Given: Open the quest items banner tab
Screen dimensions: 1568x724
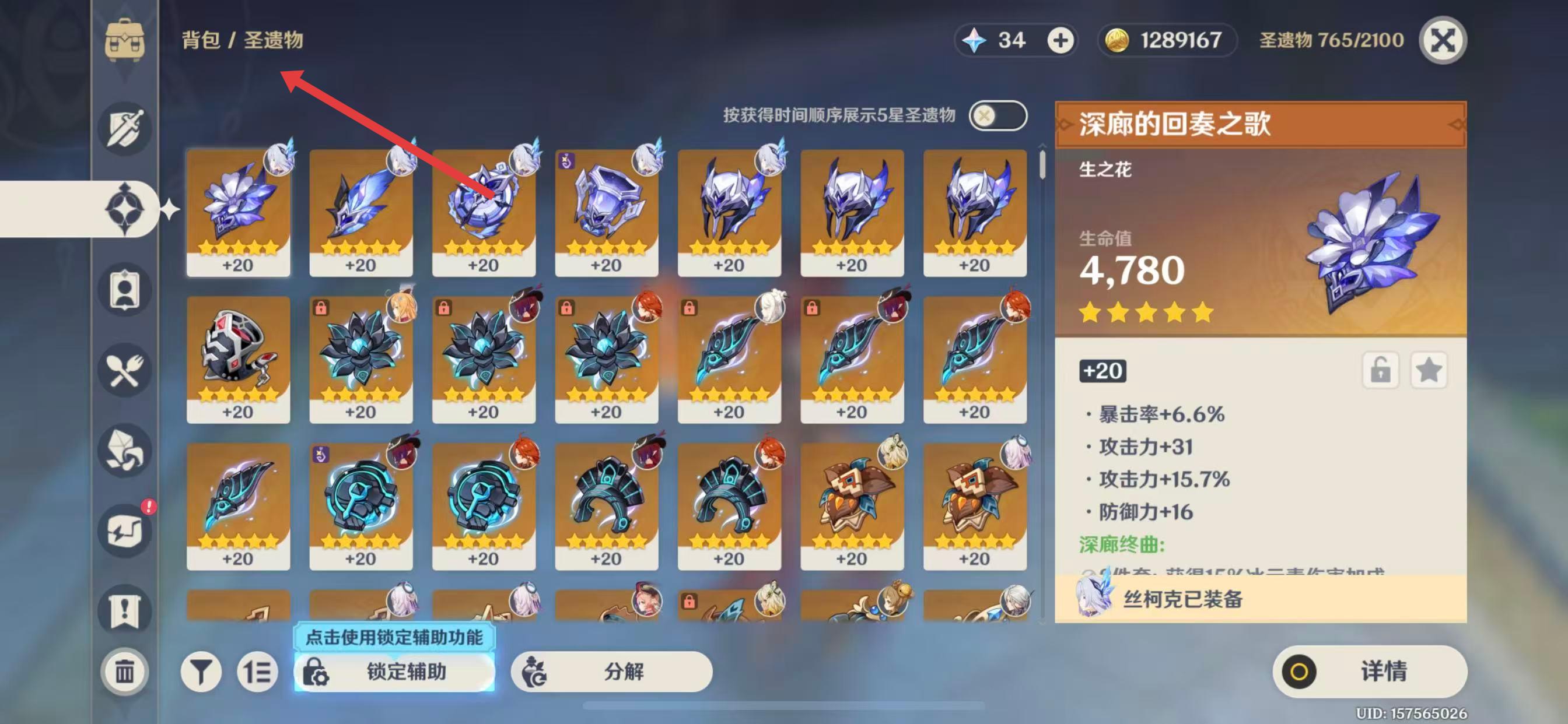Looking at the screenshot, I should (x=125, y=610).
